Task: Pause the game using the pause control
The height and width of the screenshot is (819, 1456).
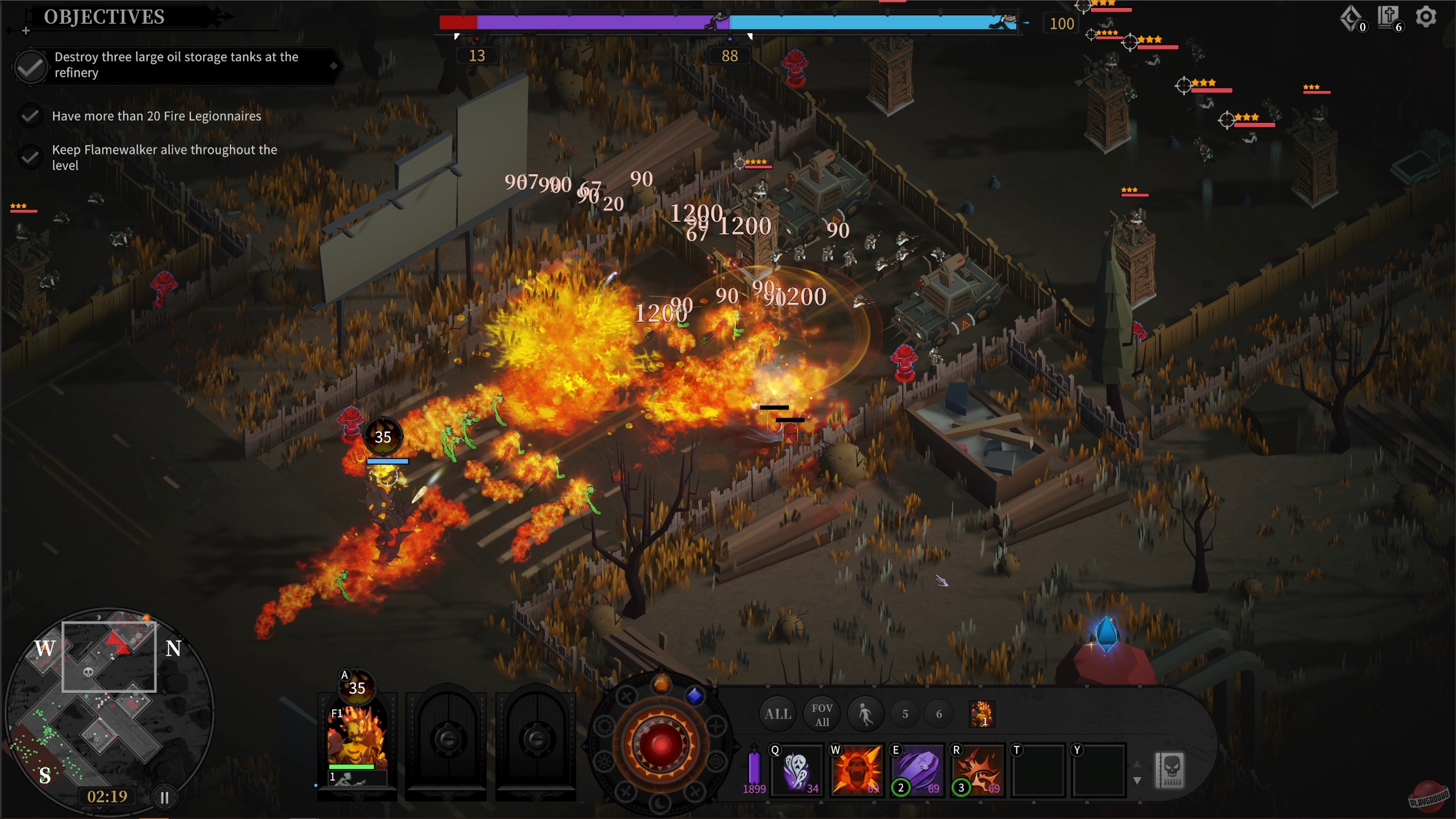Action: (164, 797)
